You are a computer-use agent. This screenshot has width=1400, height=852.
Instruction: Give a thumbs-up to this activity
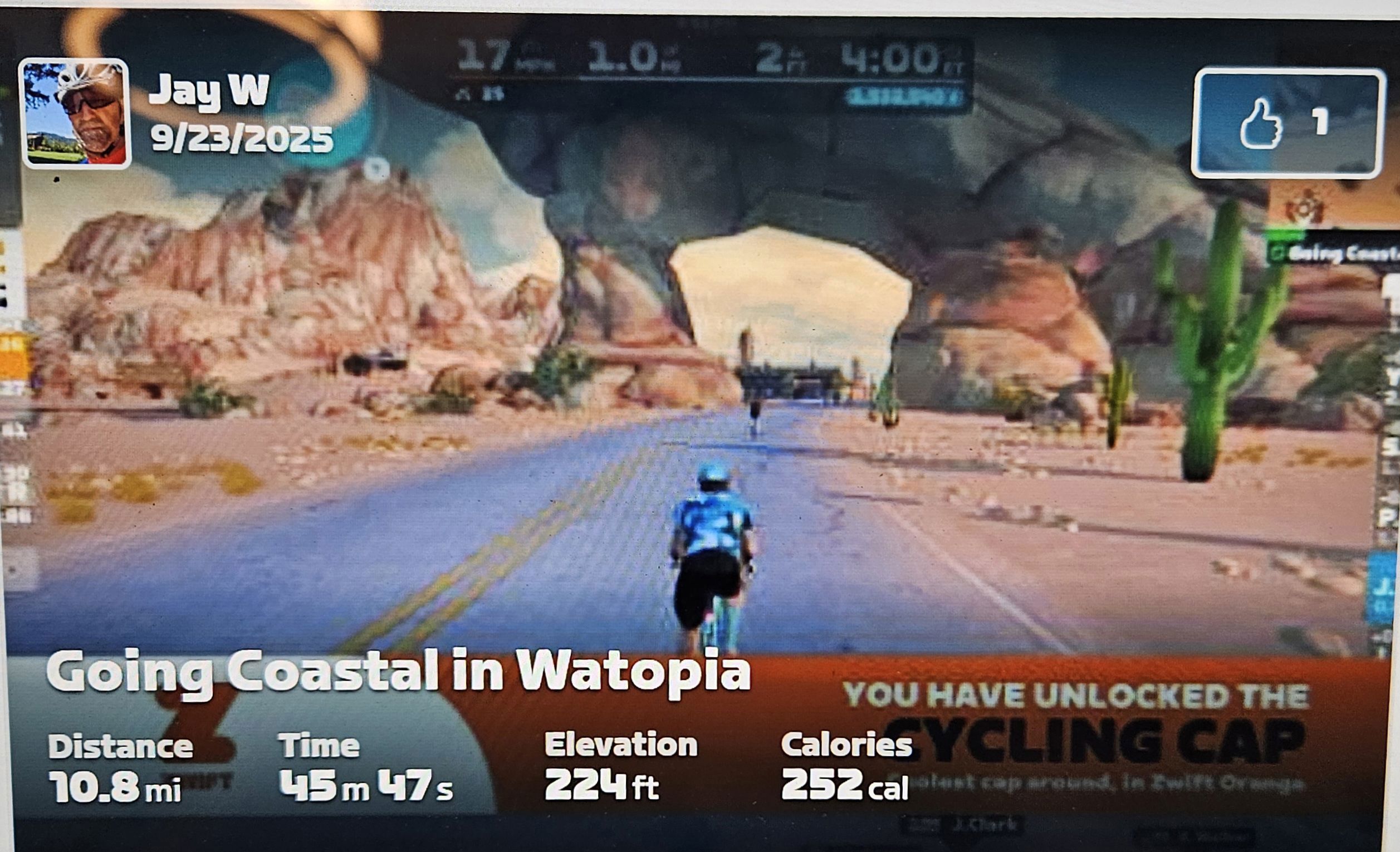(x=1286, y=123)
